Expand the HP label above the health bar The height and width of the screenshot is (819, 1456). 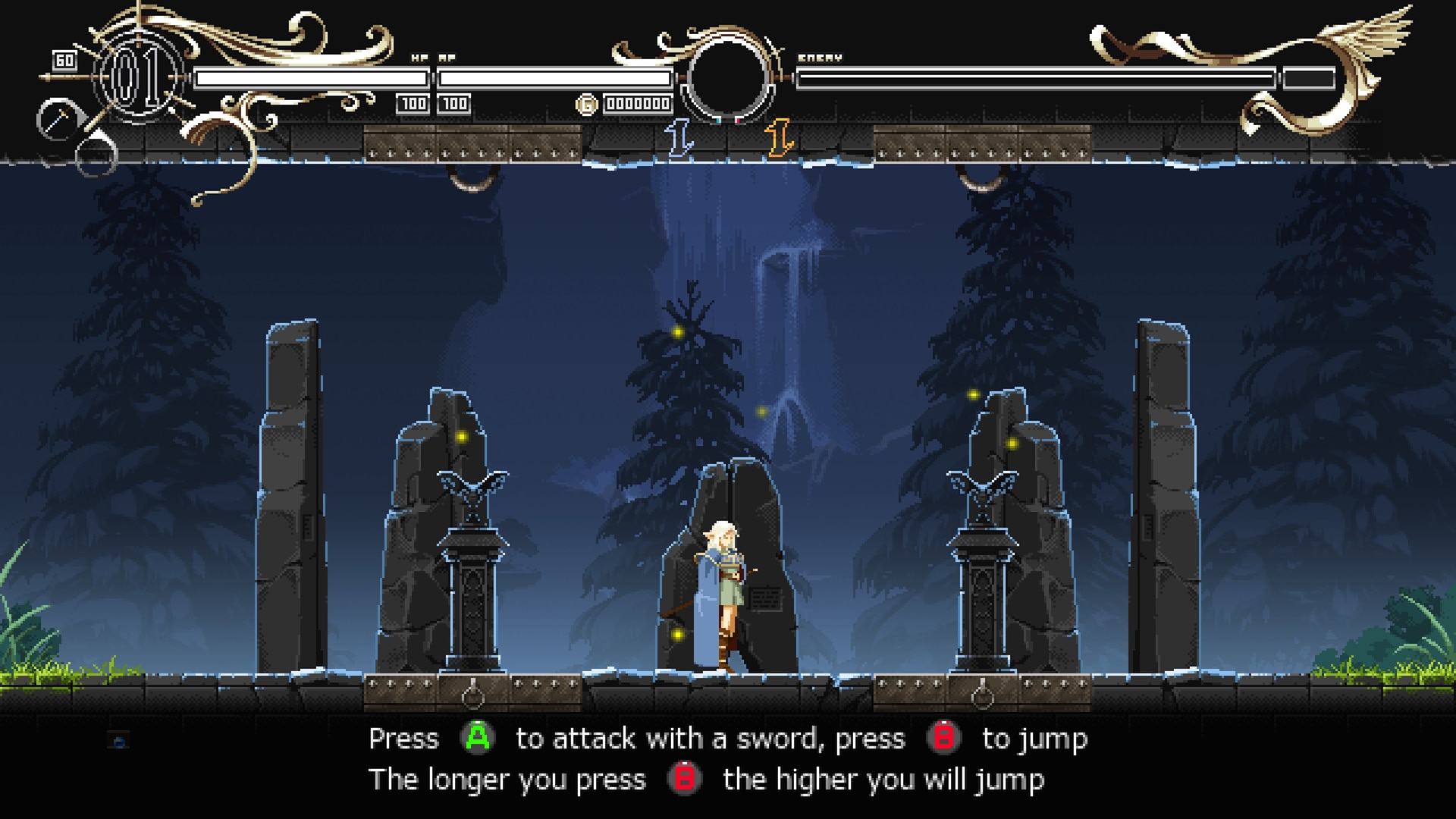coord(418,56)
